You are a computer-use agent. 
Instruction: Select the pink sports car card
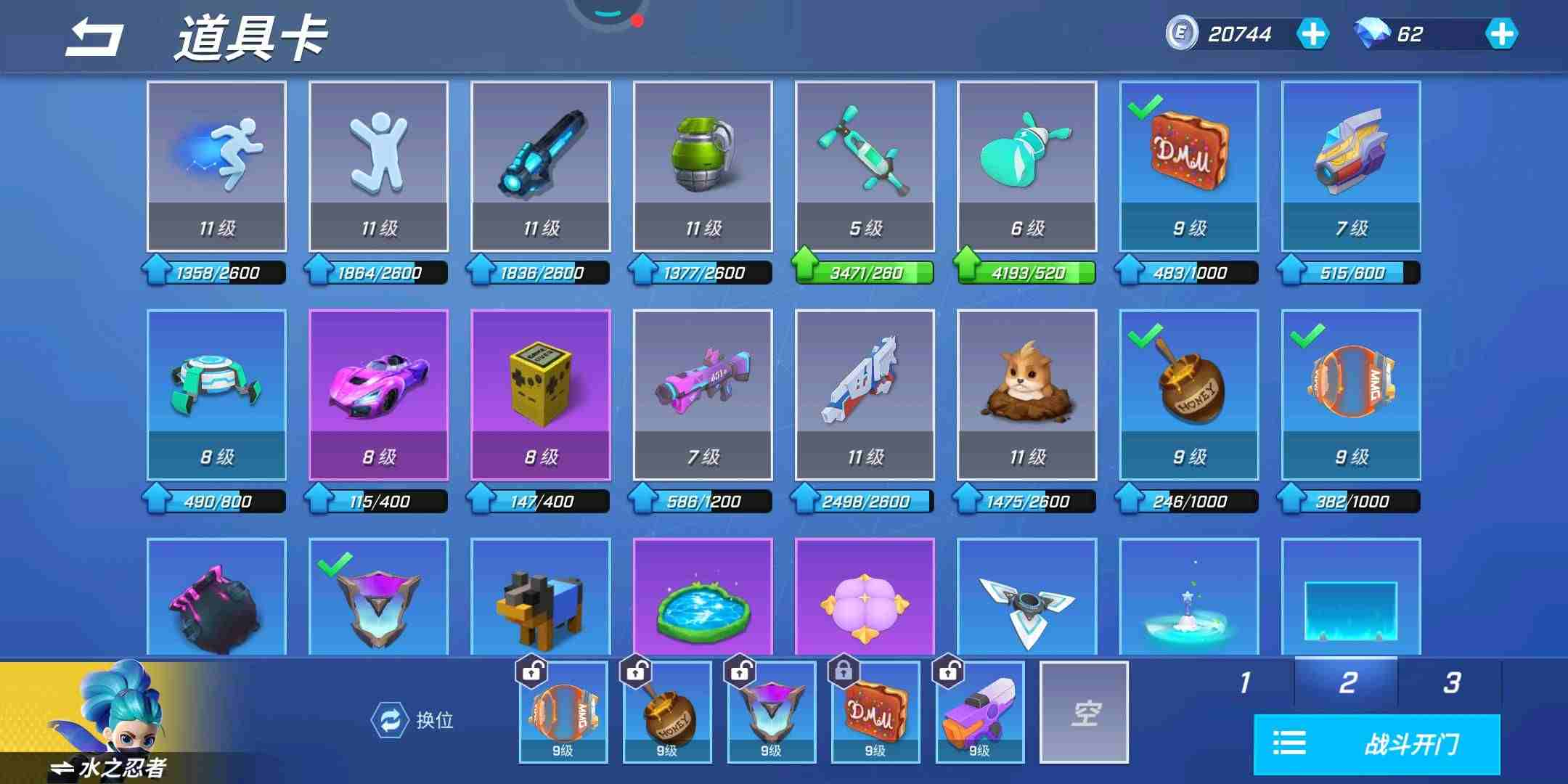pos(378,394)
